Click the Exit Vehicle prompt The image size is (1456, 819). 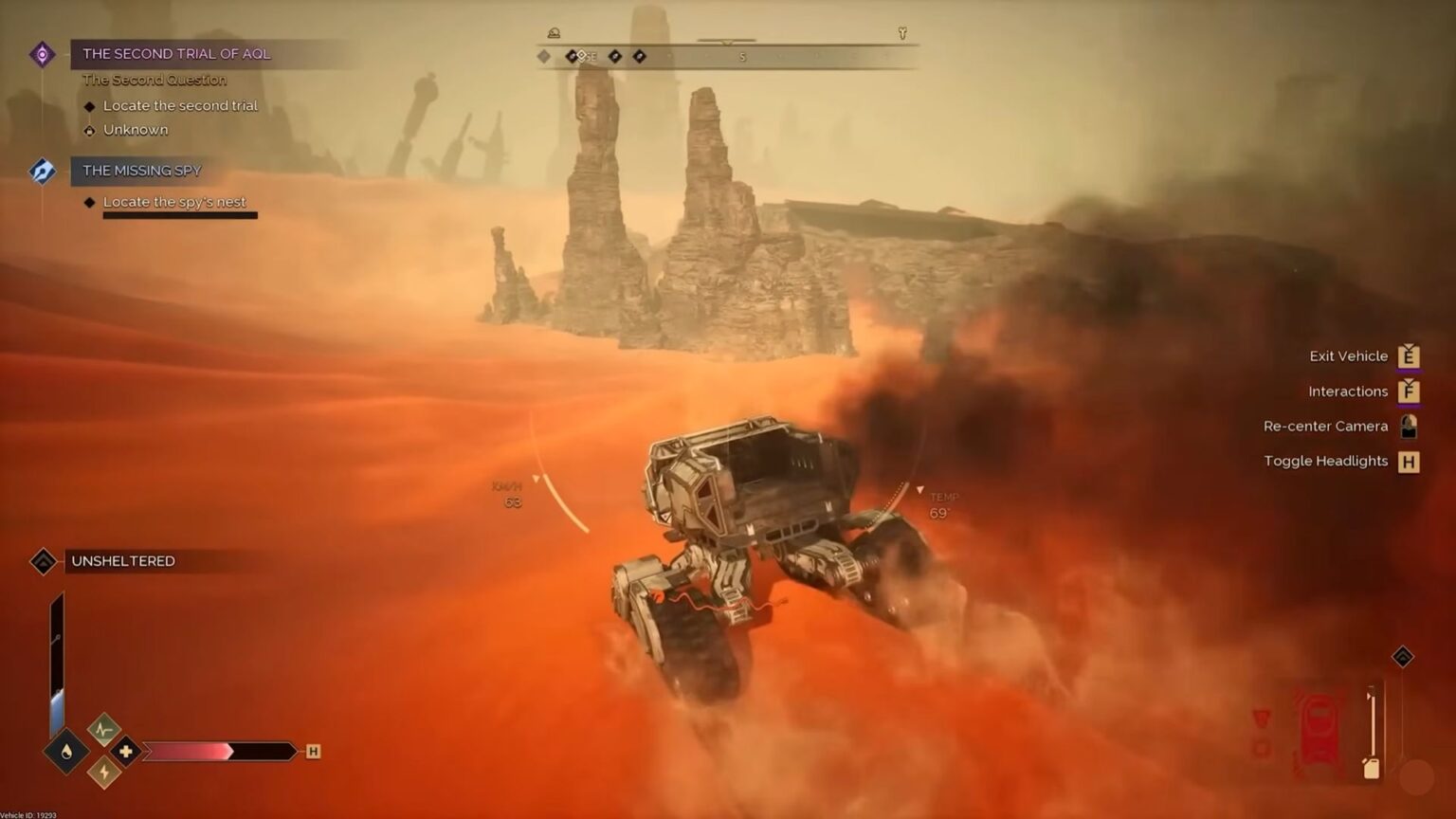(1410, 355)
